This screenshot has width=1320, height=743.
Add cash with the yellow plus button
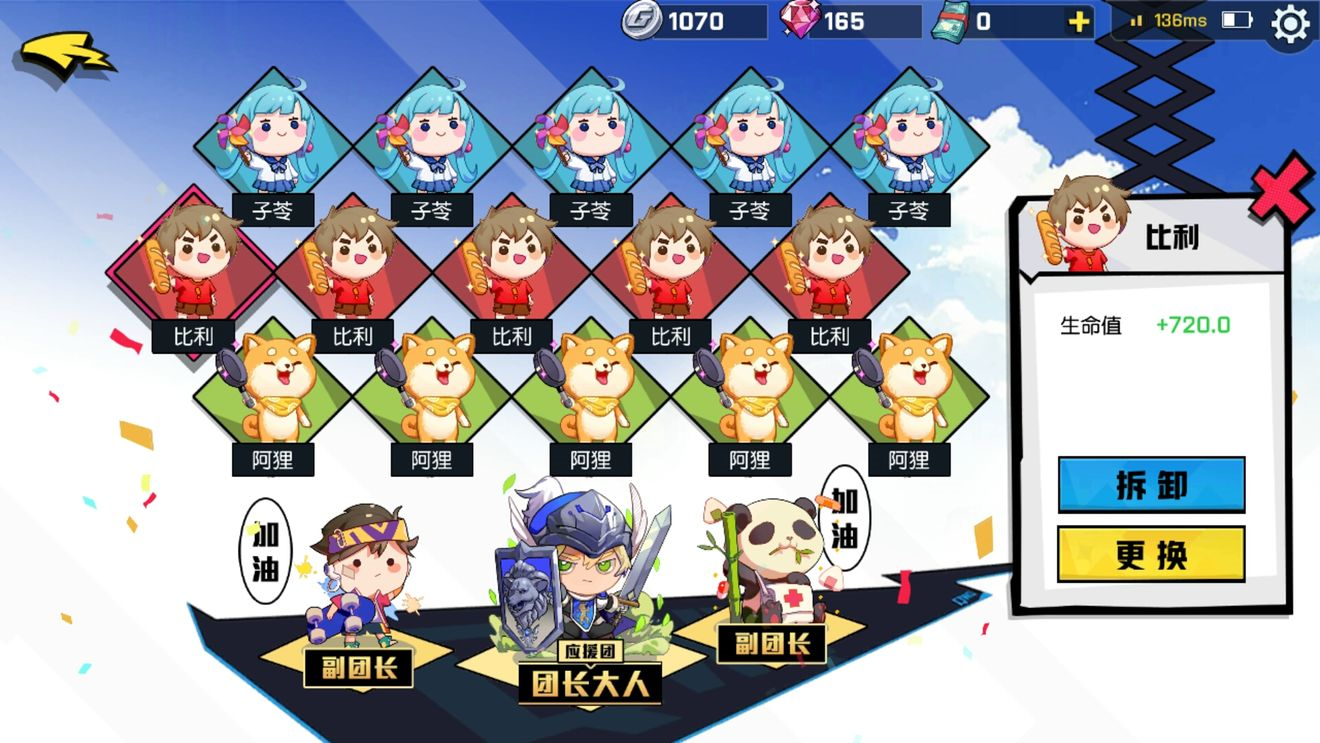click(x=1079, y=22)
